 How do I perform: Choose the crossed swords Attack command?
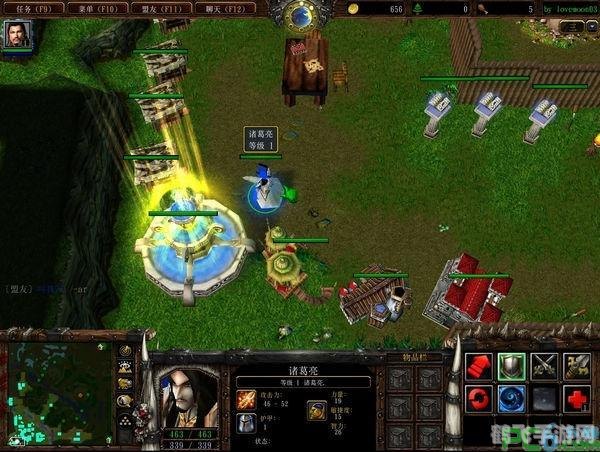[x=544, y=366]
